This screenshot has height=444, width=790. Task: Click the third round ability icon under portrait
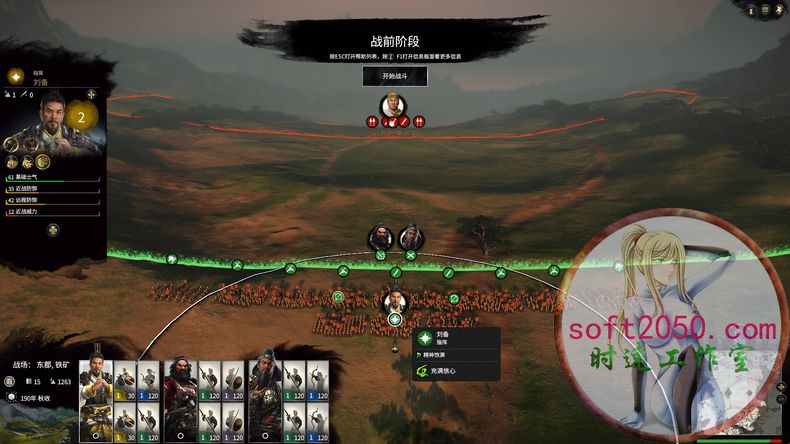[44, 162]
